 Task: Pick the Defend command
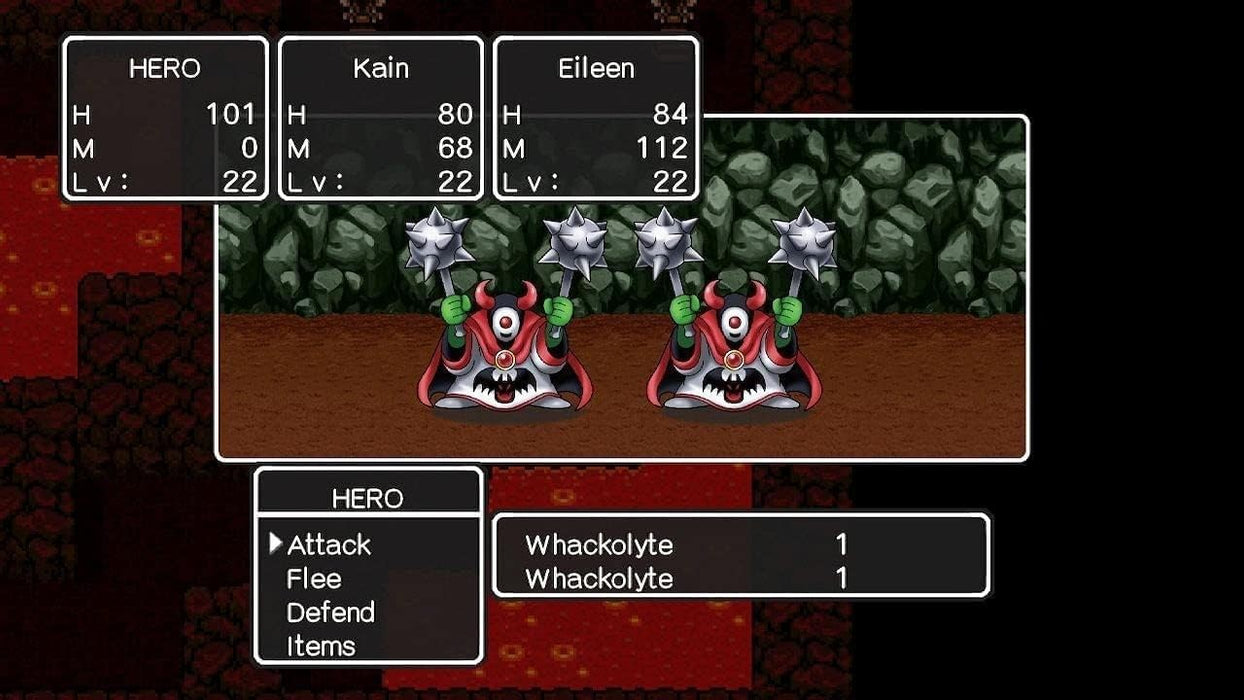coord(330,612)
